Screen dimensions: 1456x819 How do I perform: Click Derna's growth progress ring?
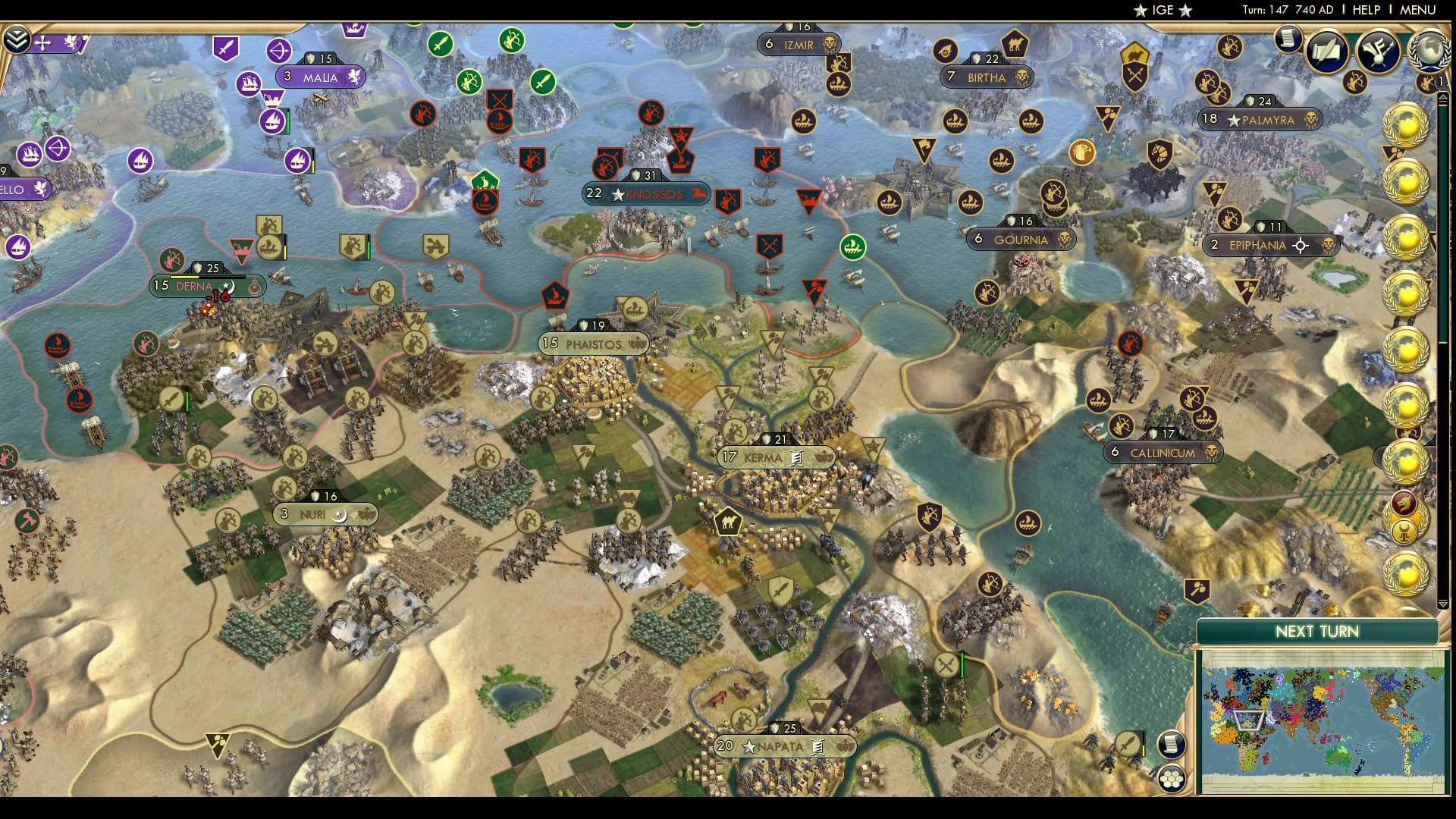(255, 287)
